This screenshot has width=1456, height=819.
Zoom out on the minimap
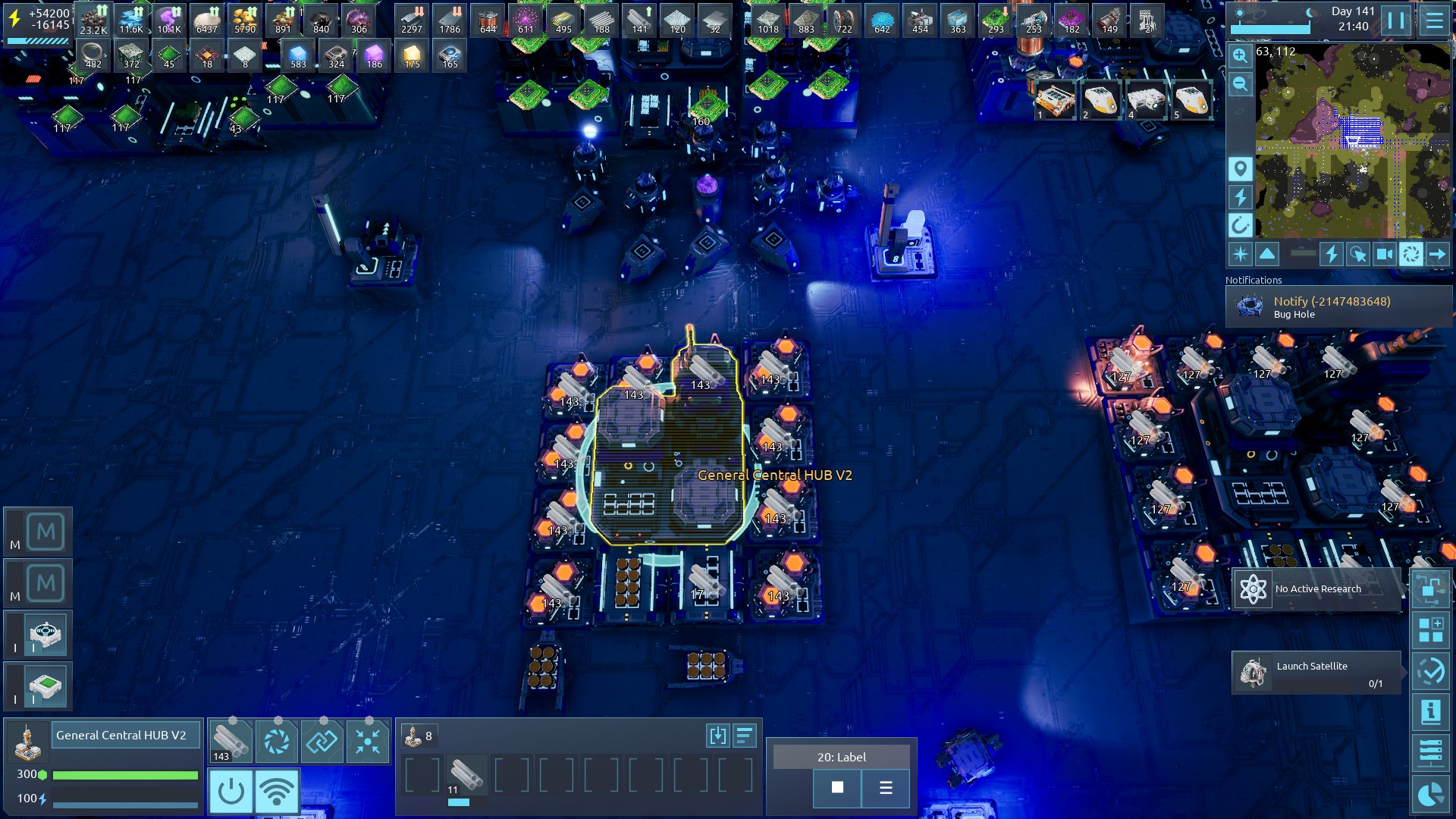tap(1240, 84)
